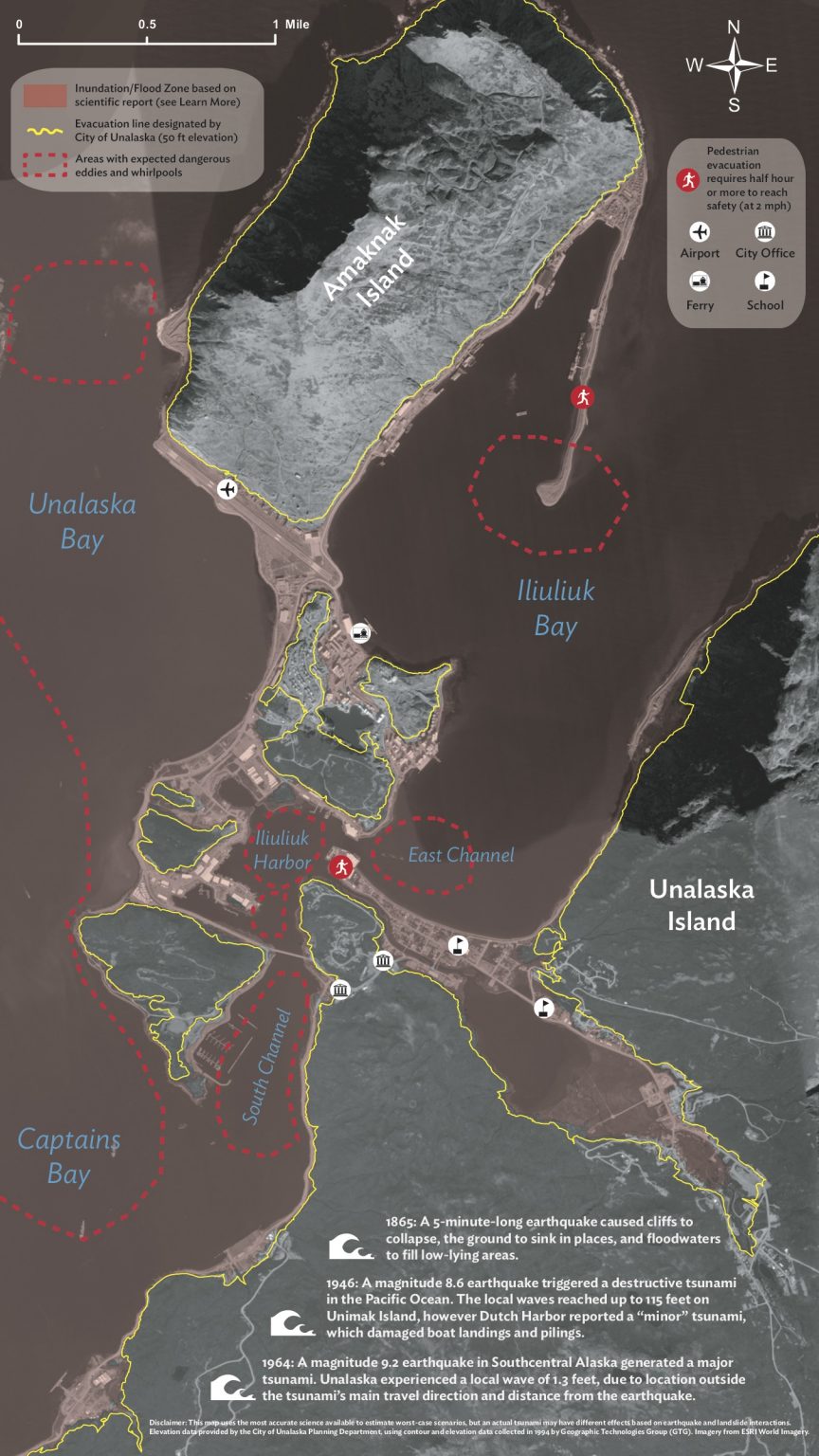Select the pedestrian marker on the Iliuliuk Bay spit
Viewport: 819px width, 1456px height.
(582, 398)
